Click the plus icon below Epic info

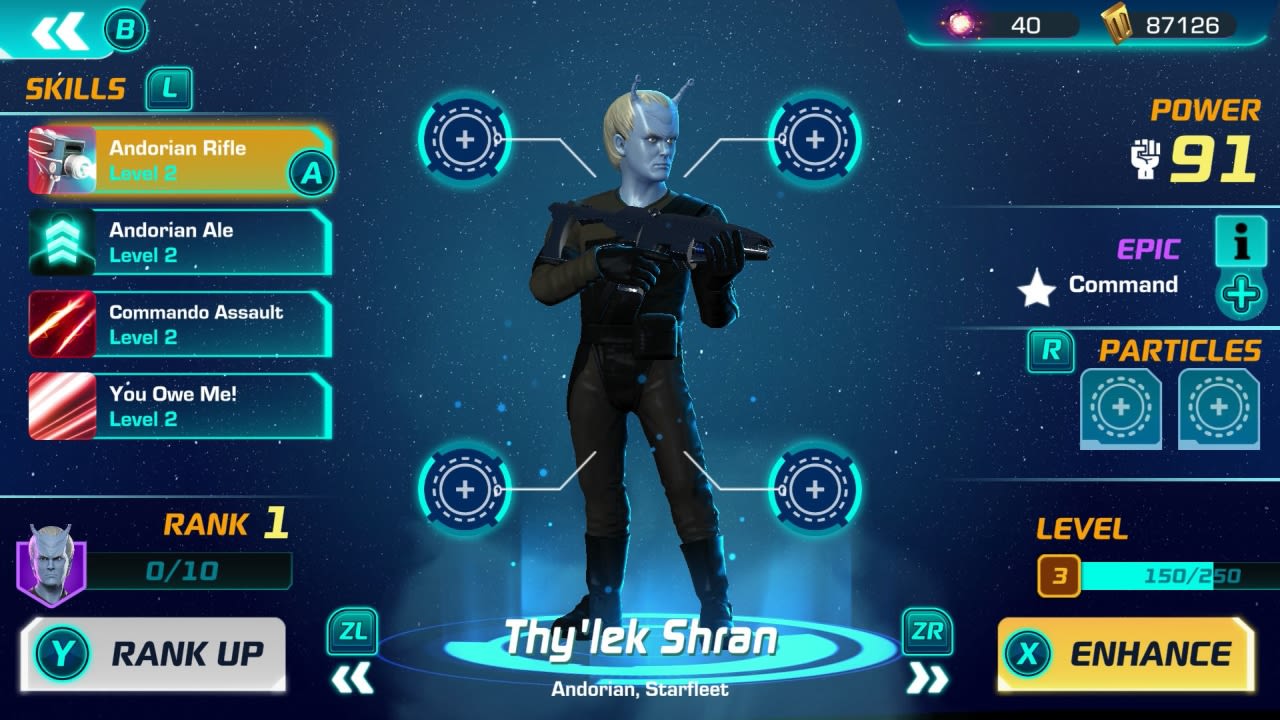click(1240, 295)
